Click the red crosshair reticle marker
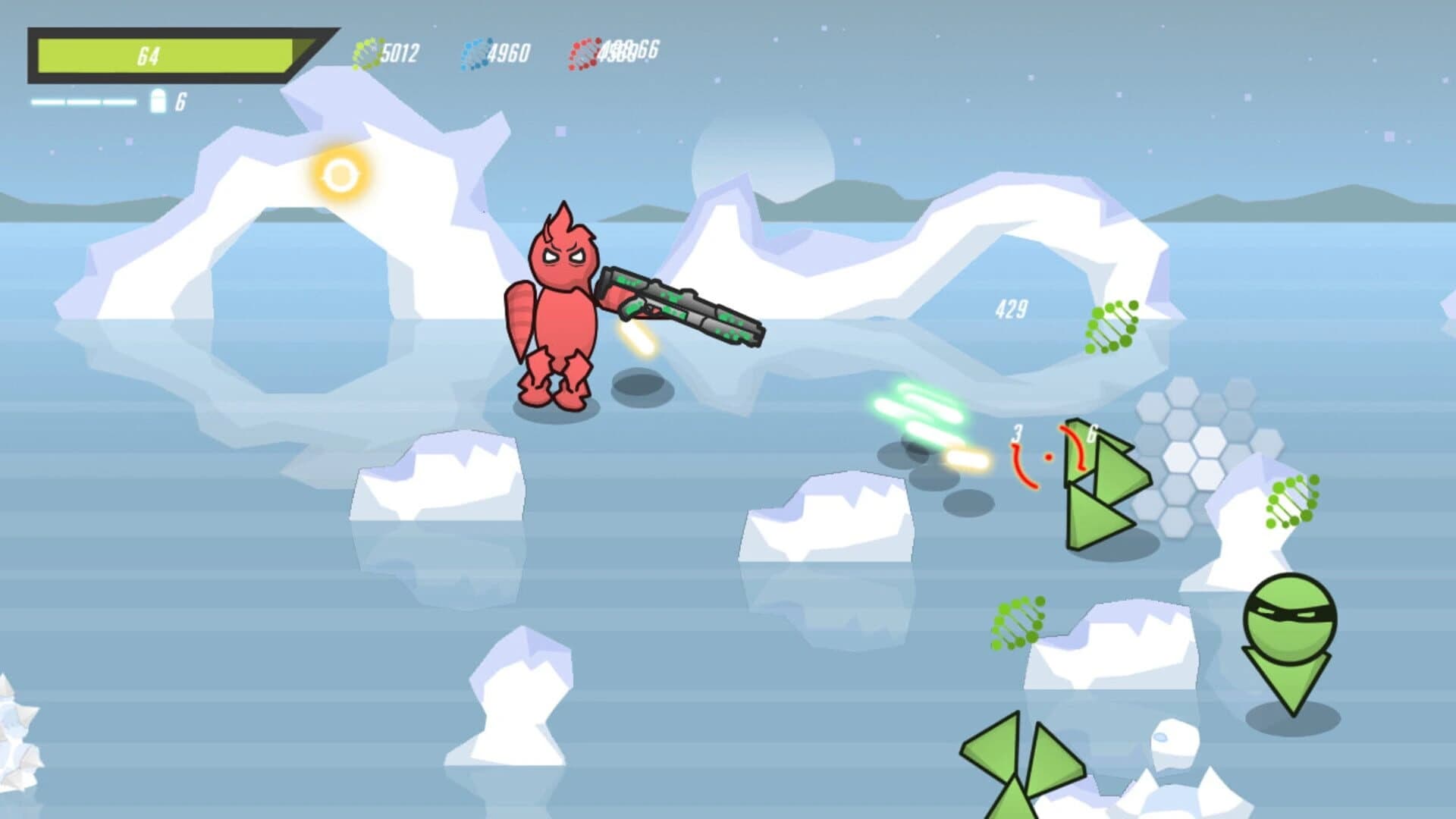 (1049, 457)
